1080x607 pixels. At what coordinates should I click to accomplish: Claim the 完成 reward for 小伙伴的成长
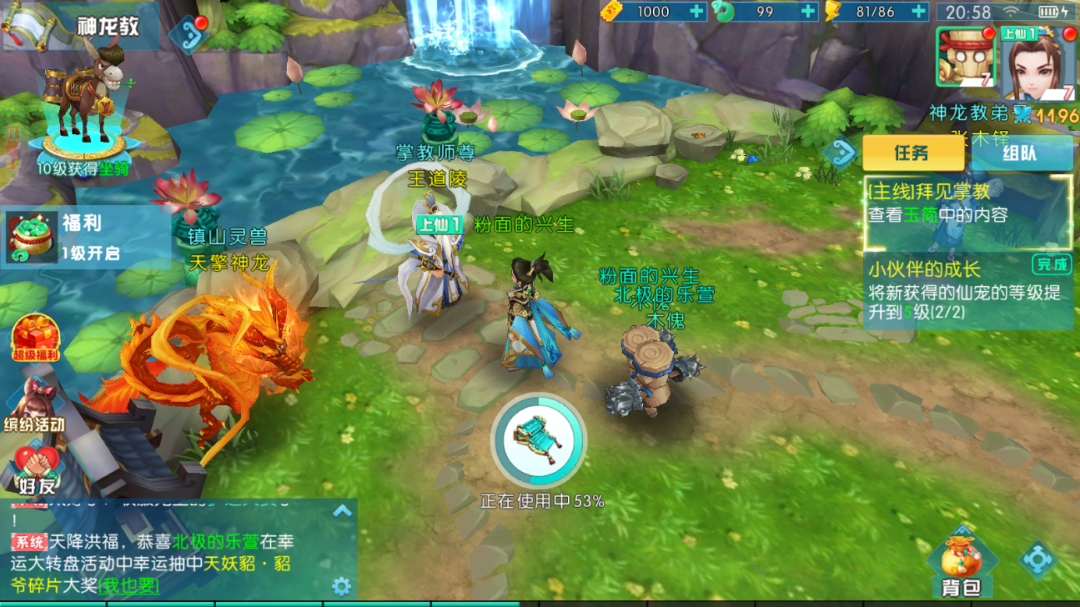pyautogui.click(x=1051, y=265)
